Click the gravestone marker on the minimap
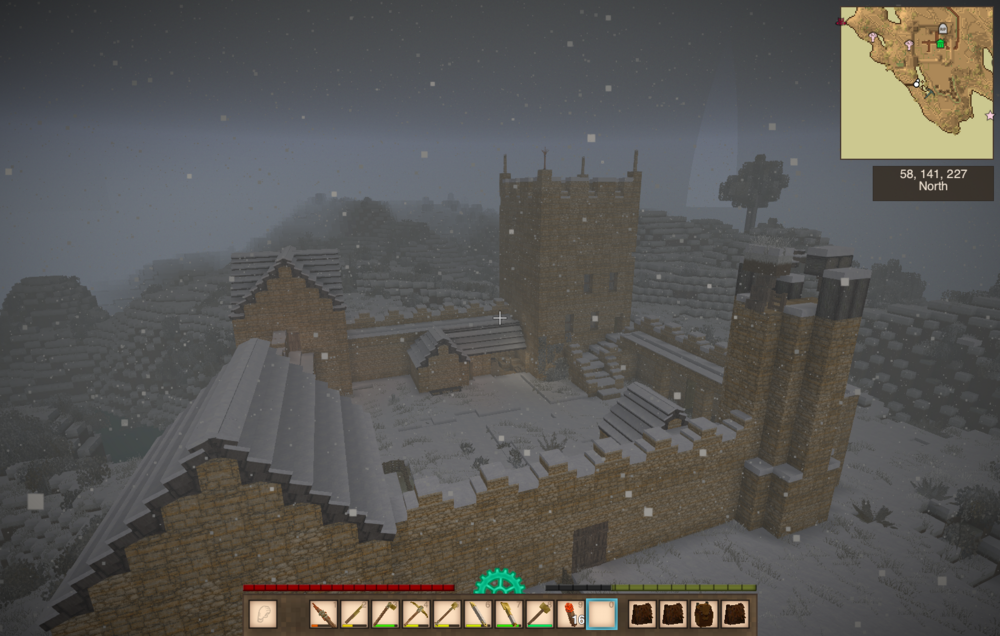 click(x=942, y=31)
